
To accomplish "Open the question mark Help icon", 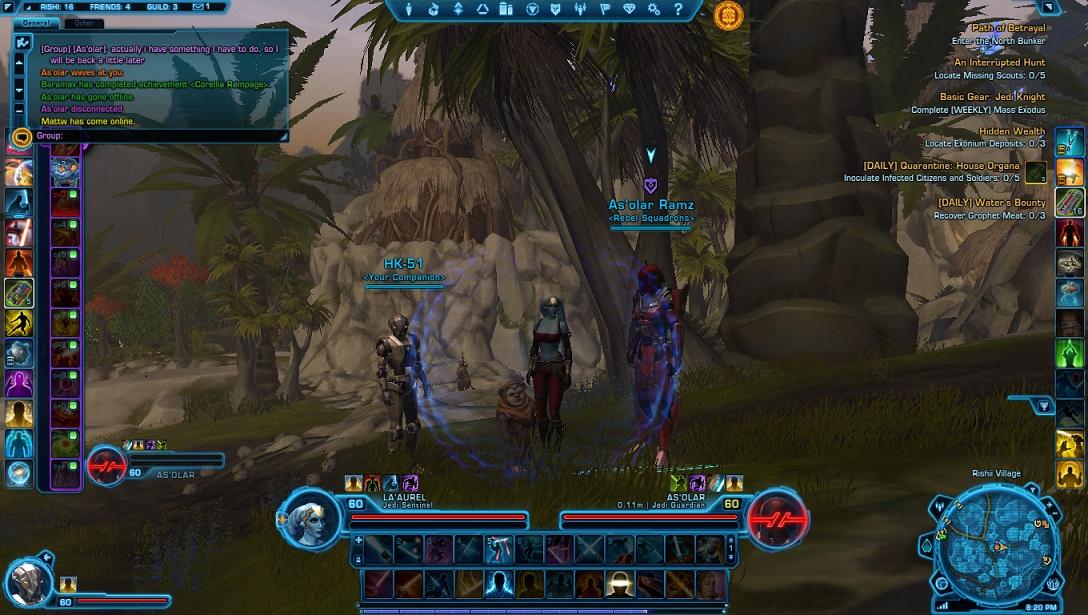I will (x=678, y=10).
